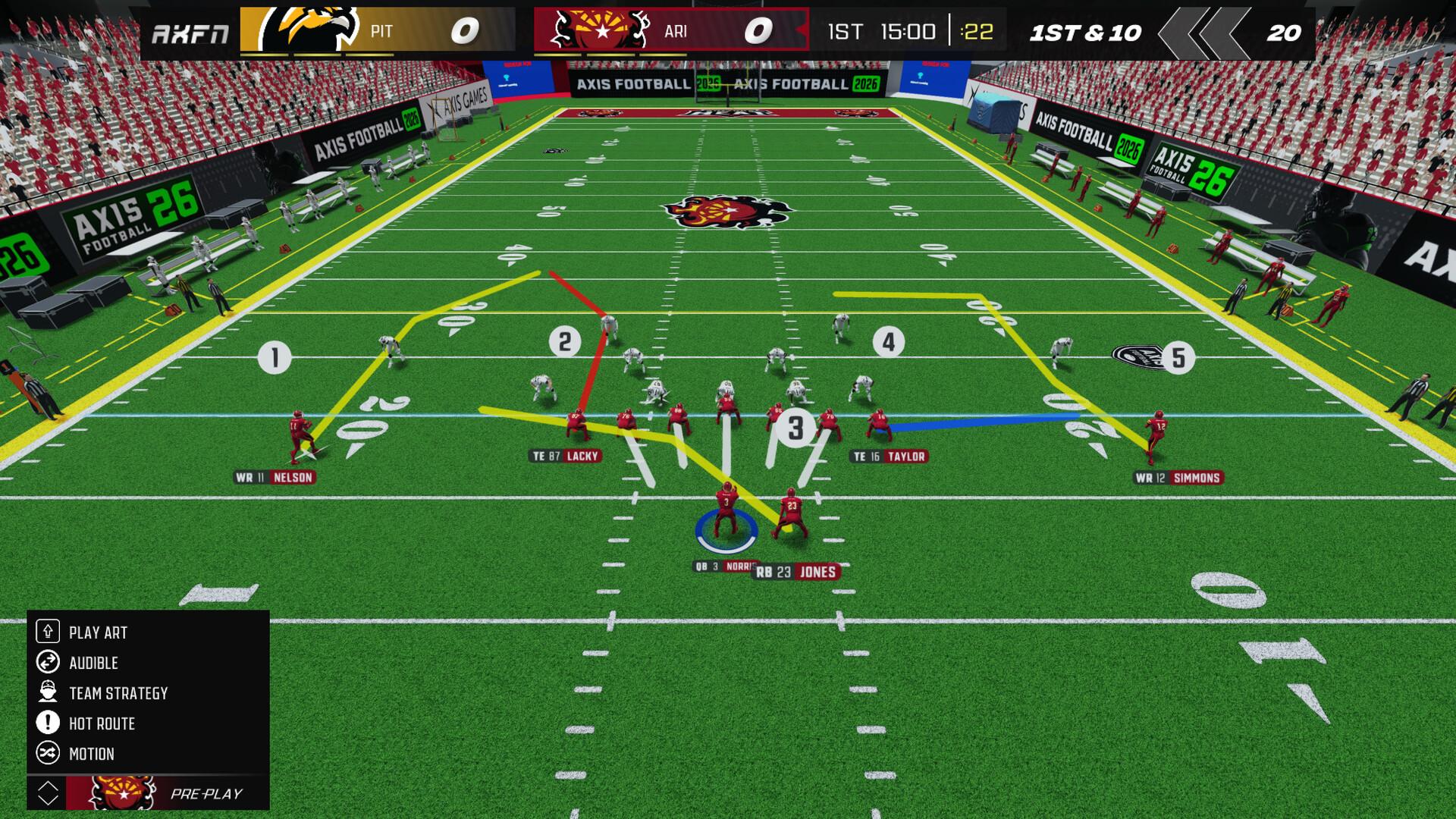Click the Team Strategy coach icon
The image size is (1456, 819).
coord(49,692)
